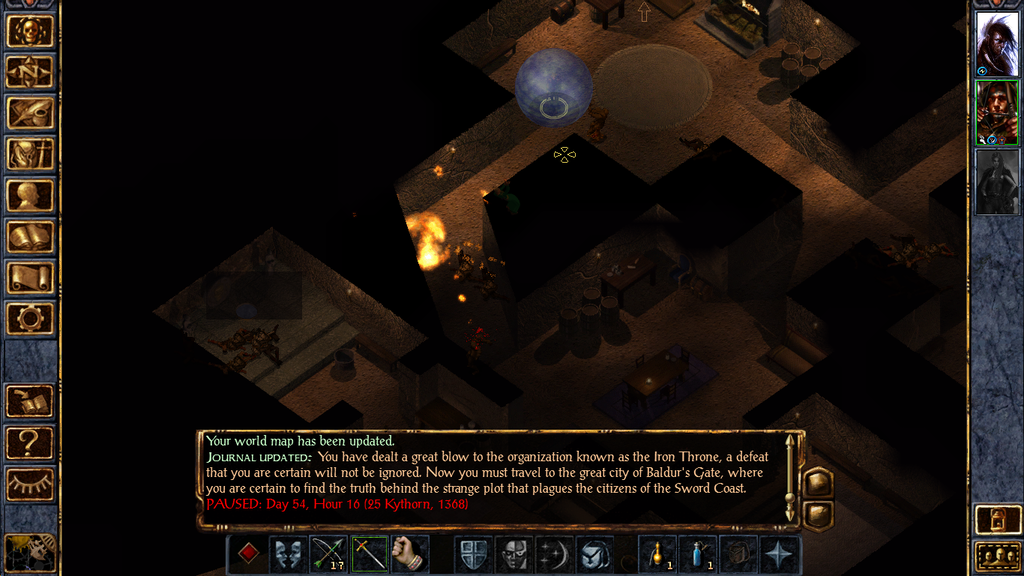Click the question mark help button
This screenshot has height=576, width=1024.
point(30,442)
